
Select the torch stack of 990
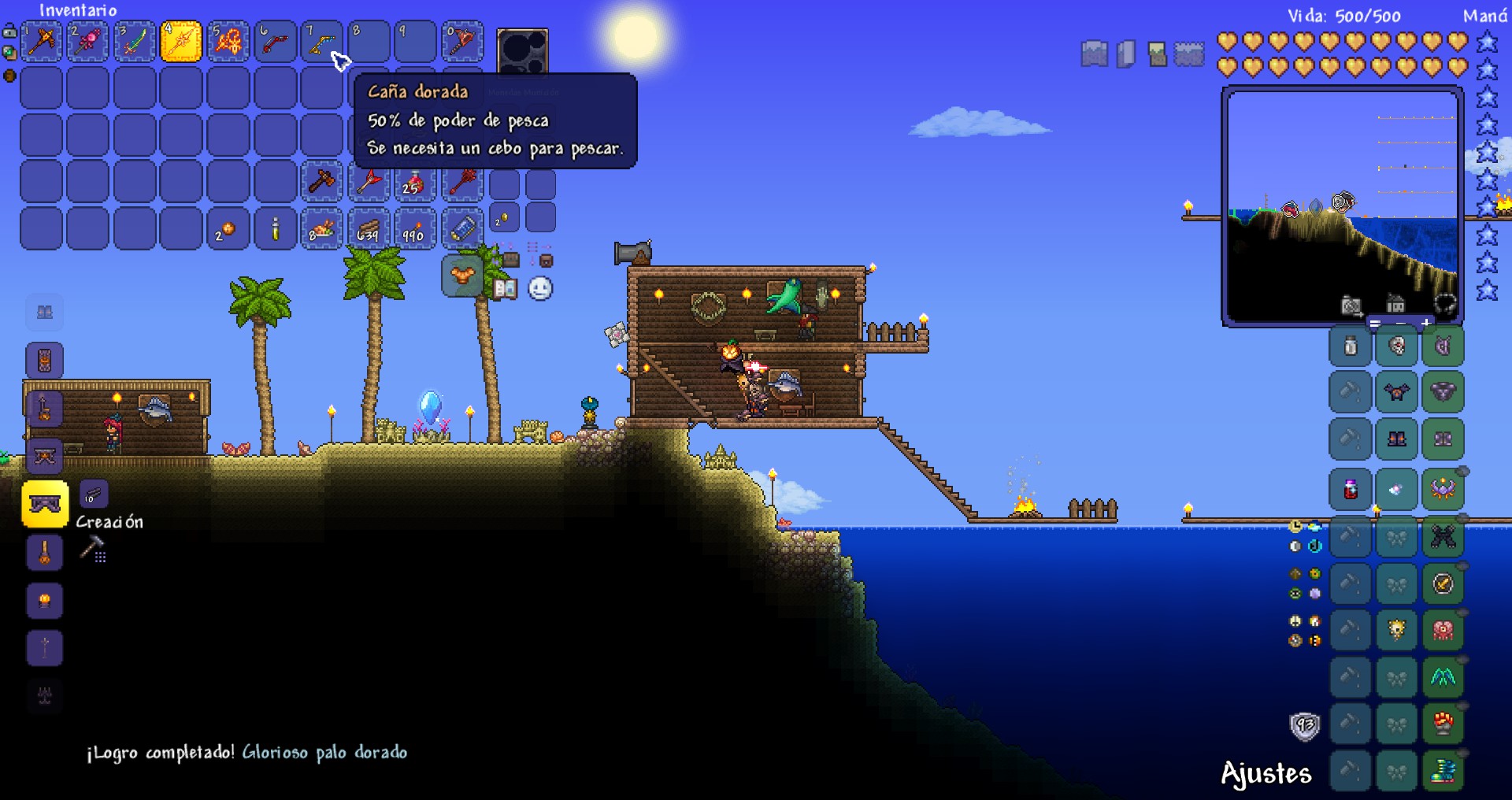pos(414,229)
